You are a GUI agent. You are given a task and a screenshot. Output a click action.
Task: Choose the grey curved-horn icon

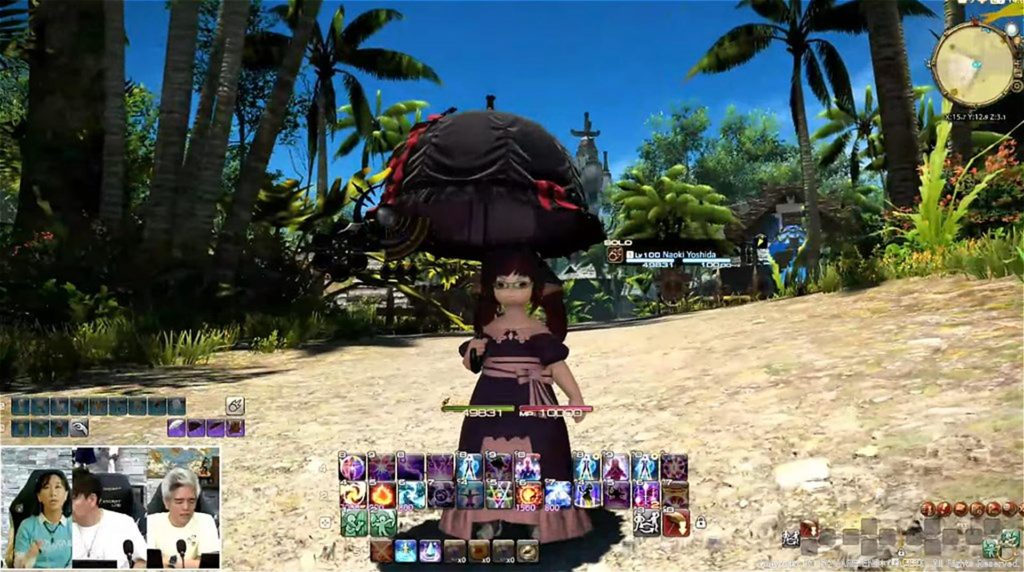(79, 428)
